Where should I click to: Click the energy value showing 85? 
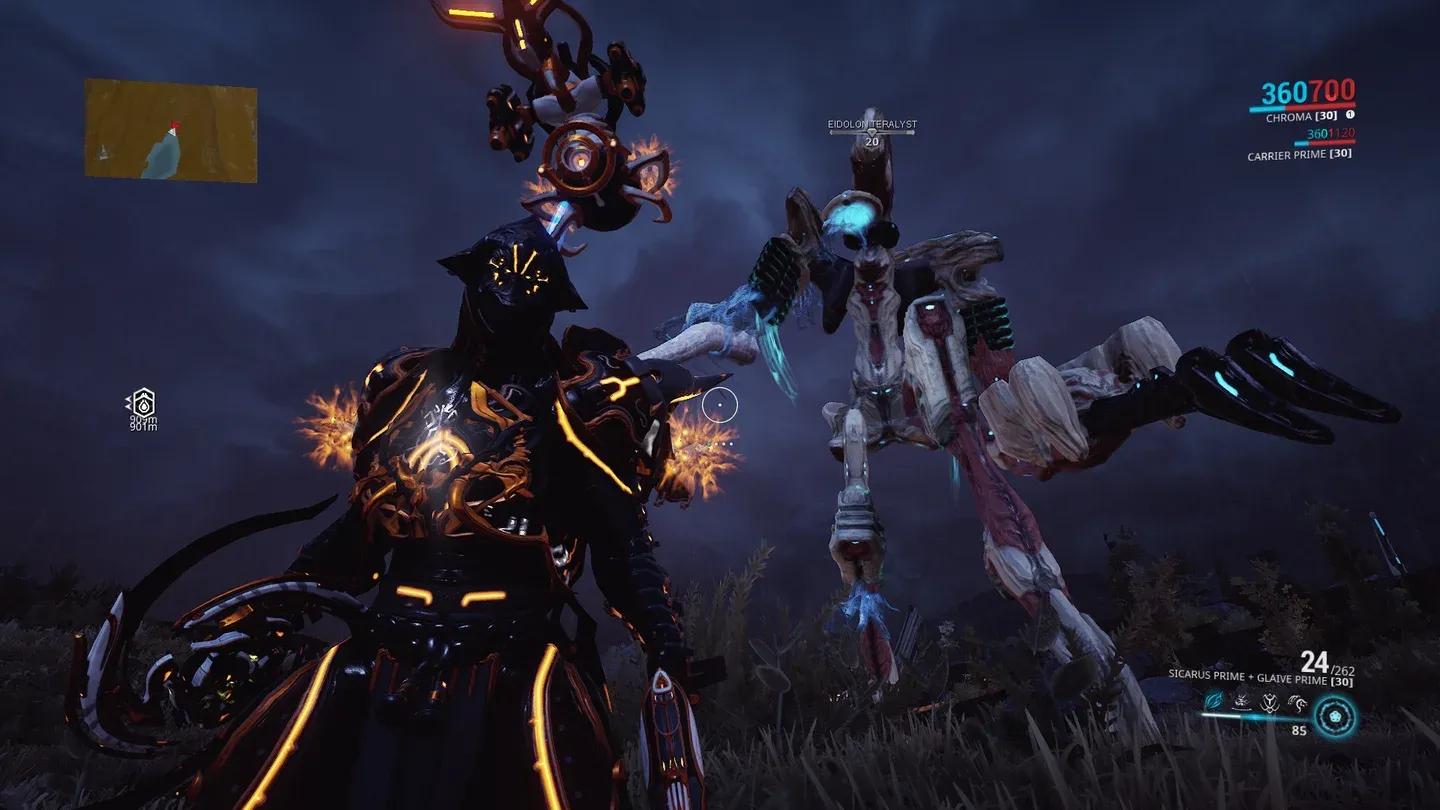[1299, 730]
